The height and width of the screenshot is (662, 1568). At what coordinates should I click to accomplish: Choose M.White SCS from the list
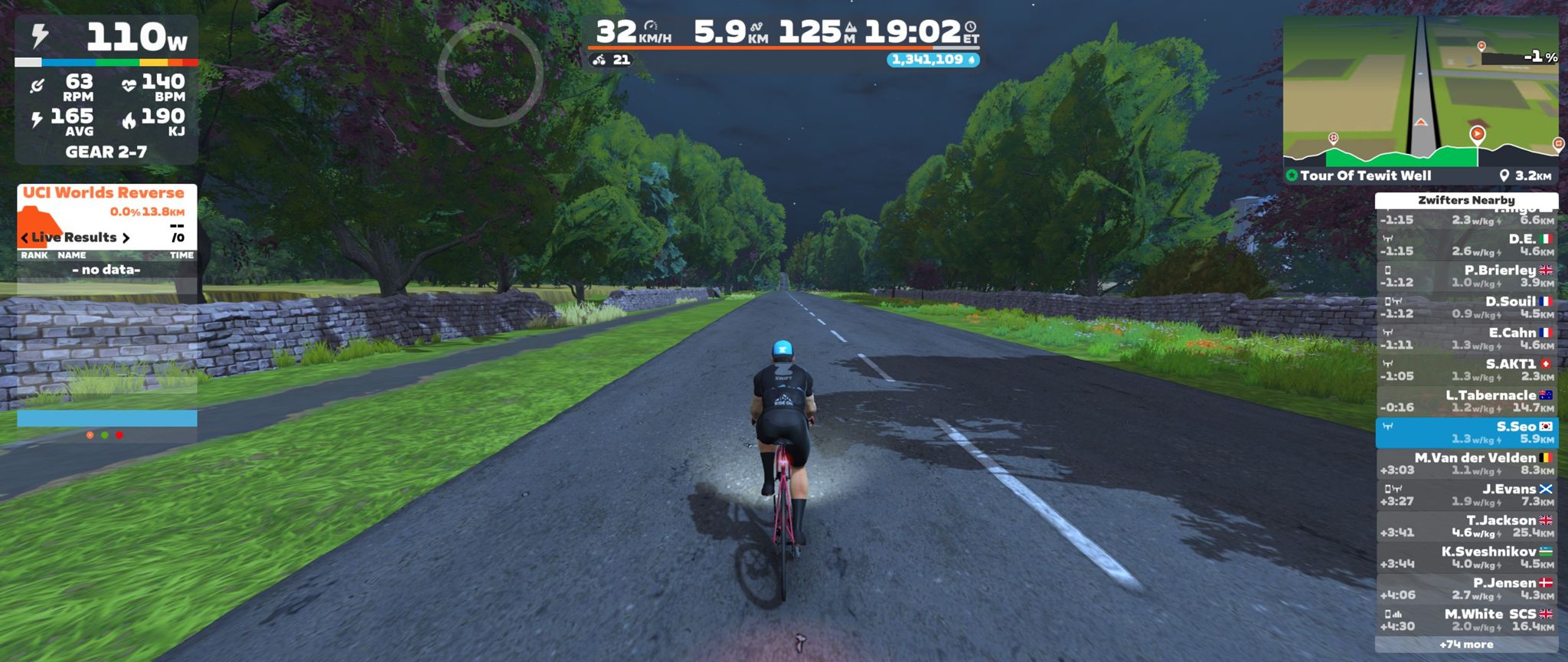(x=1466, y=621)
